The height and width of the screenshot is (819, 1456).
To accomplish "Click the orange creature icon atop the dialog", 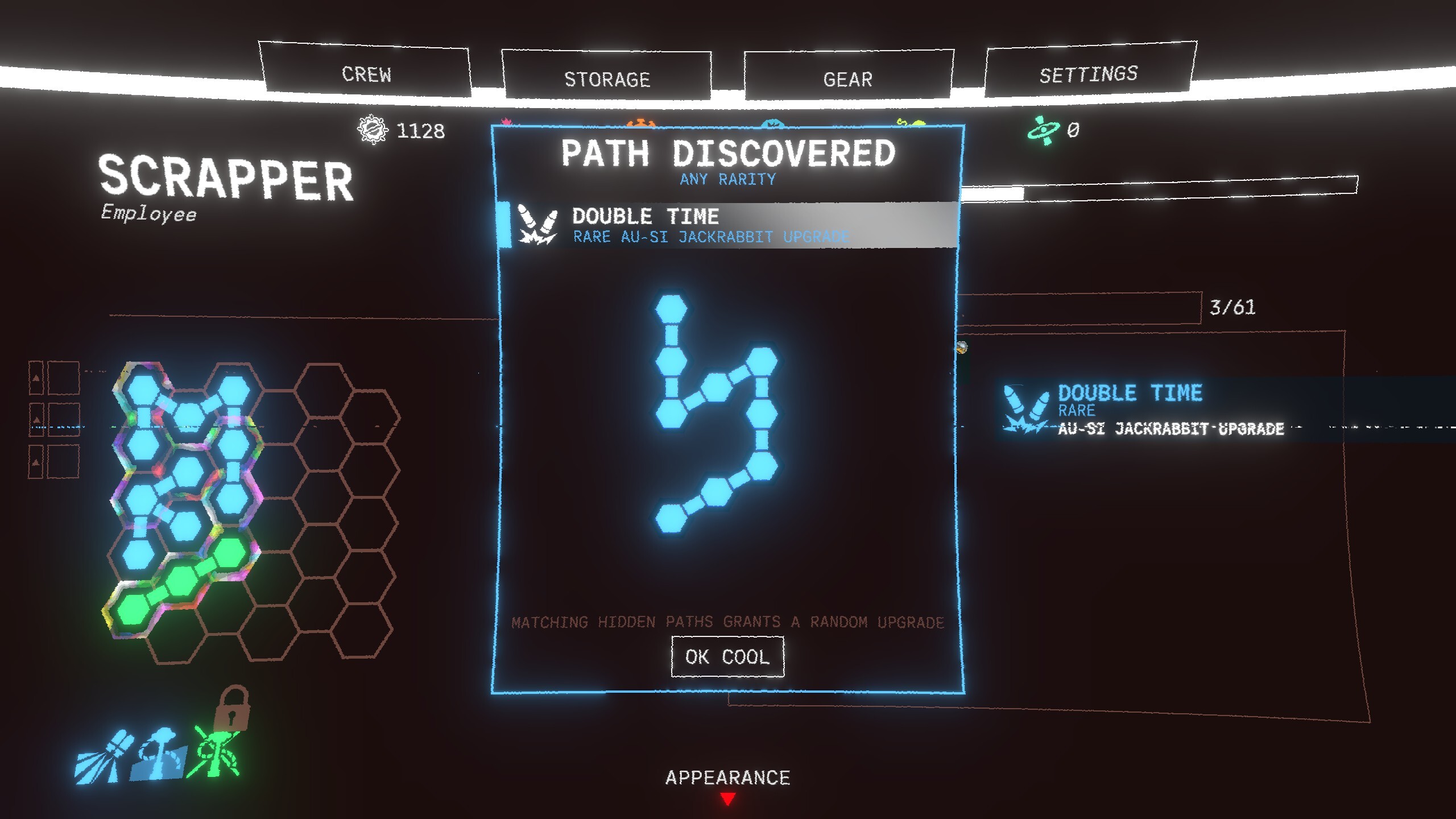I will (x=642, y=122).
